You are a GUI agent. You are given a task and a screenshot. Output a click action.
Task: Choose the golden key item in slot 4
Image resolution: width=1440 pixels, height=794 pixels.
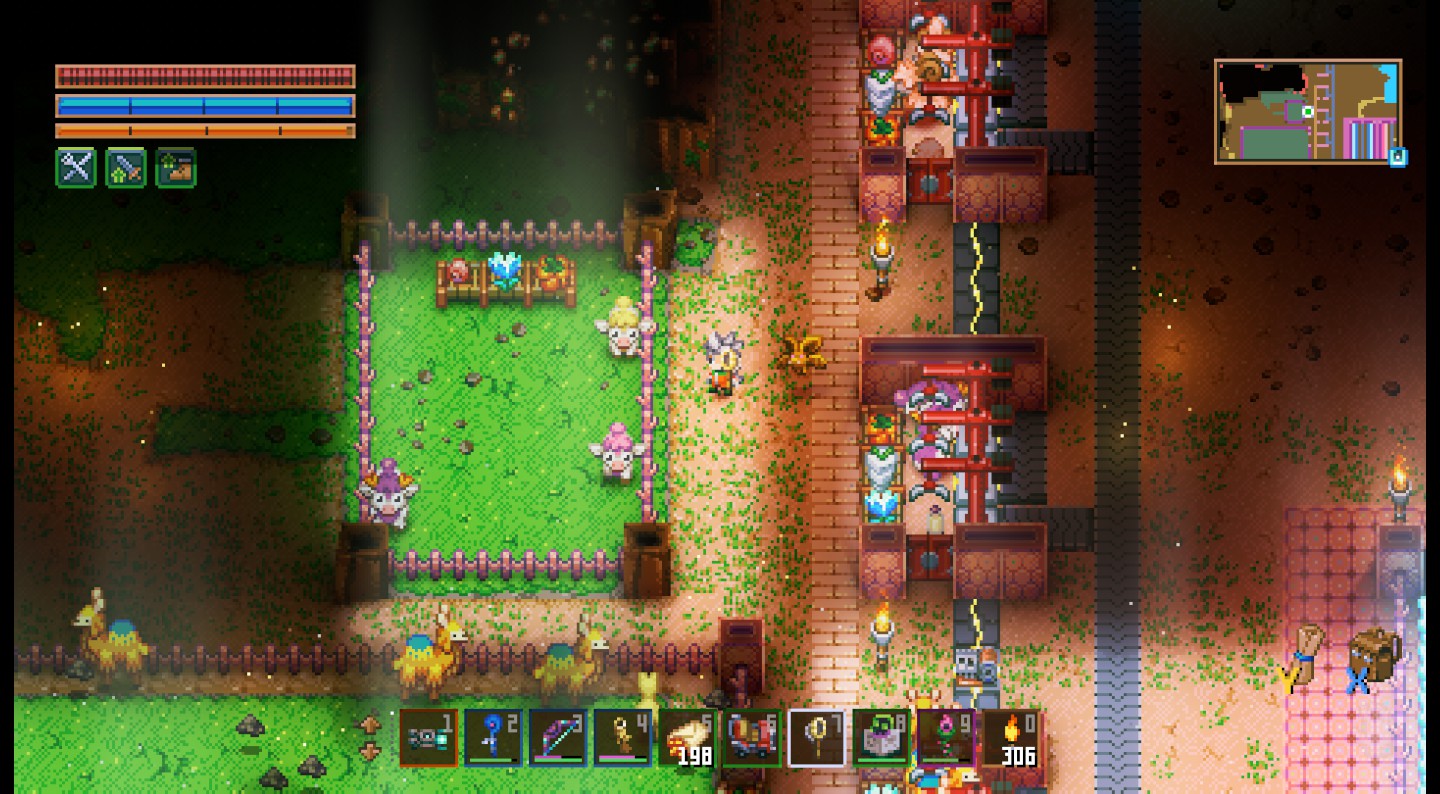pyautogui.click(x=623, y=738)
